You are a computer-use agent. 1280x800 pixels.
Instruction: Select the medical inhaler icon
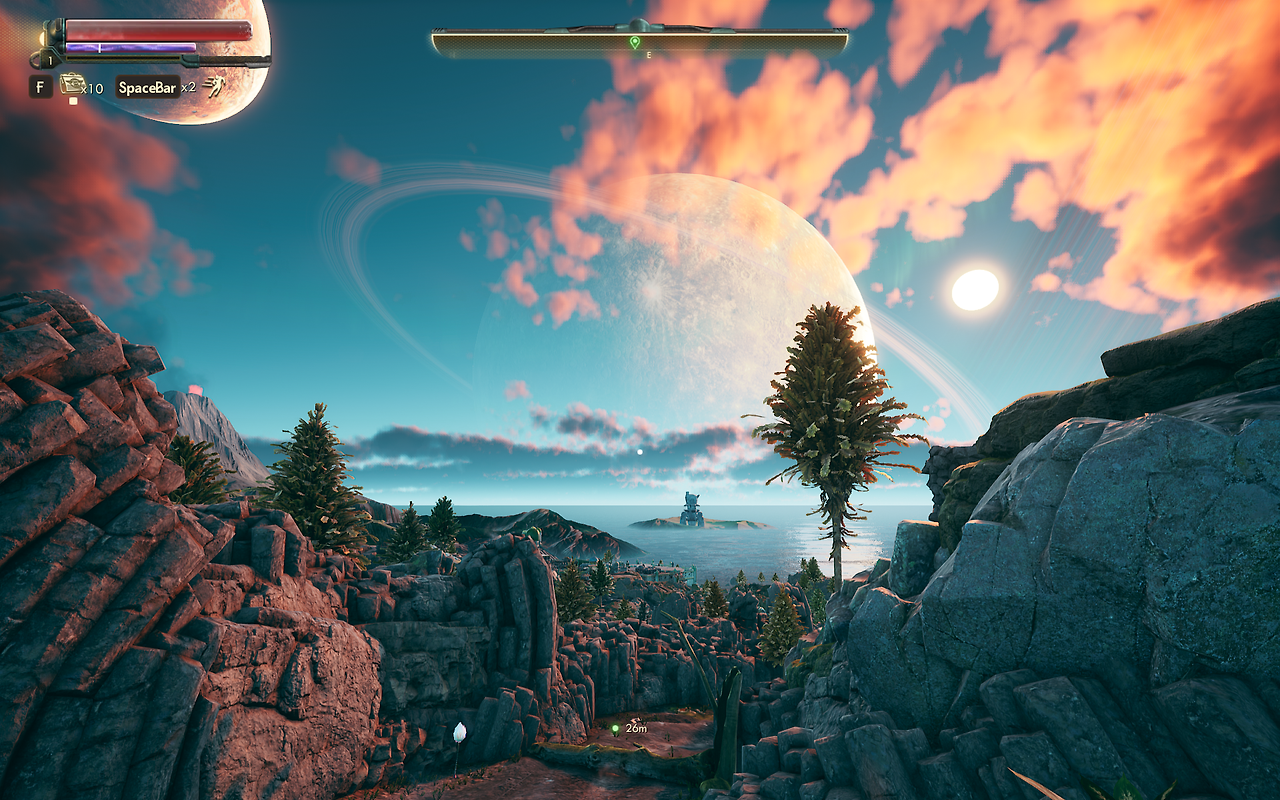71,84
